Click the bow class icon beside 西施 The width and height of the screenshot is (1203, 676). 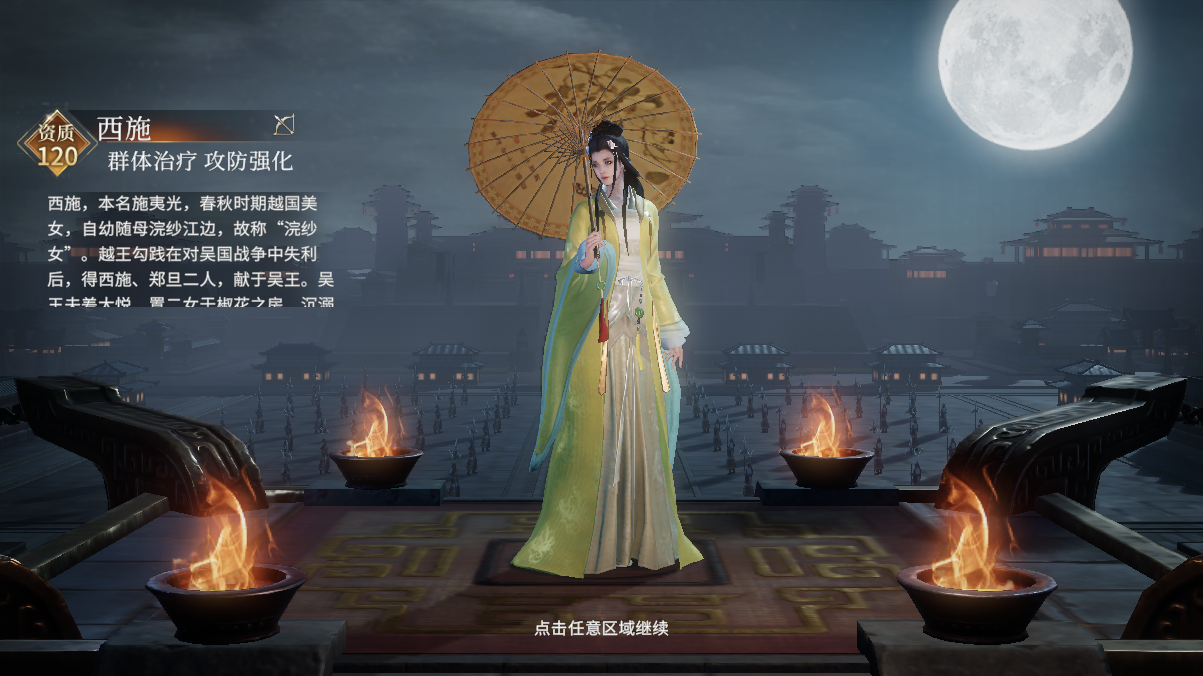click(x=284, y=125)
